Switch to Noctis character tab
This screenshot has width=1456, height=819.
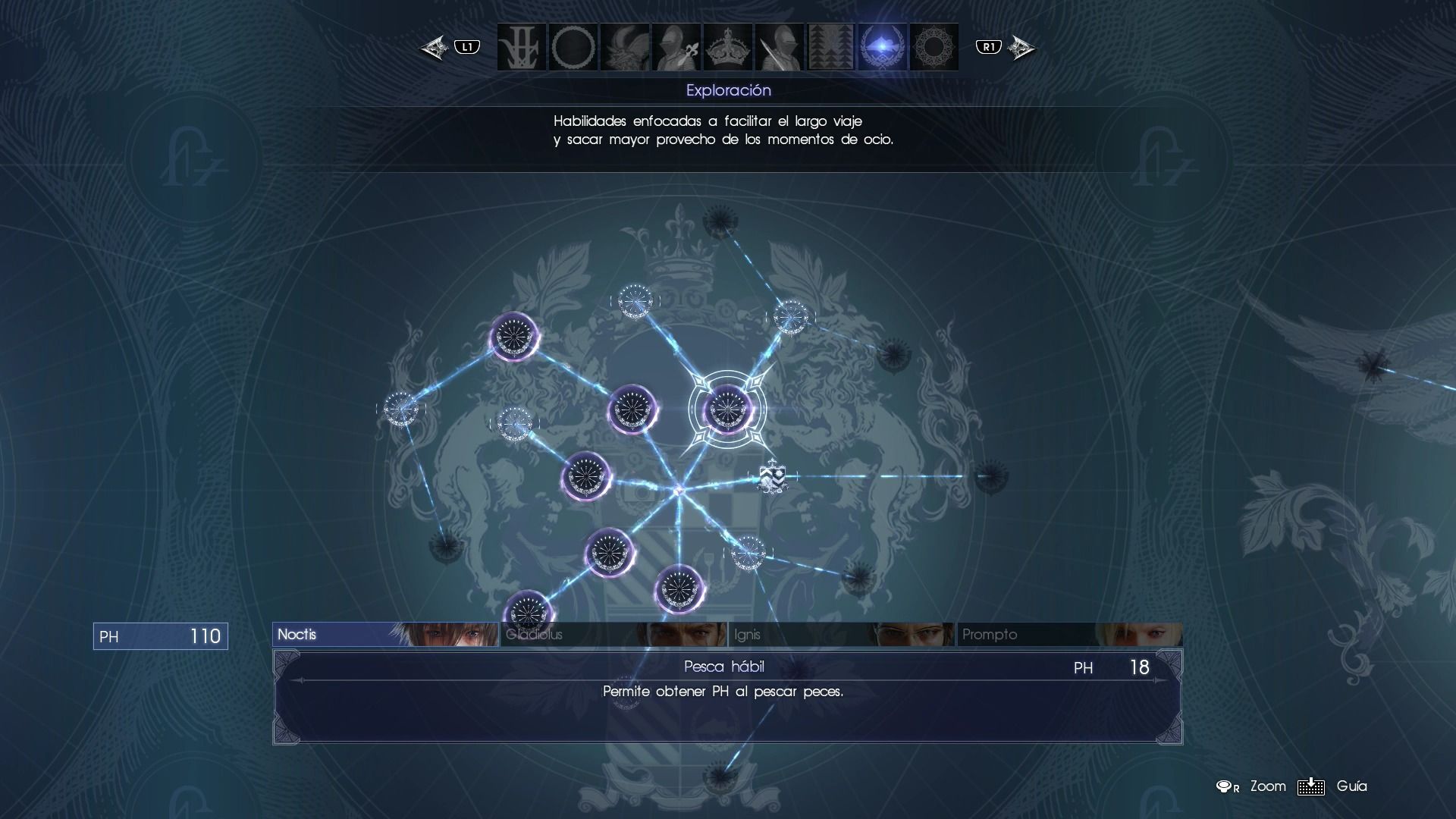tap(385, 635)
